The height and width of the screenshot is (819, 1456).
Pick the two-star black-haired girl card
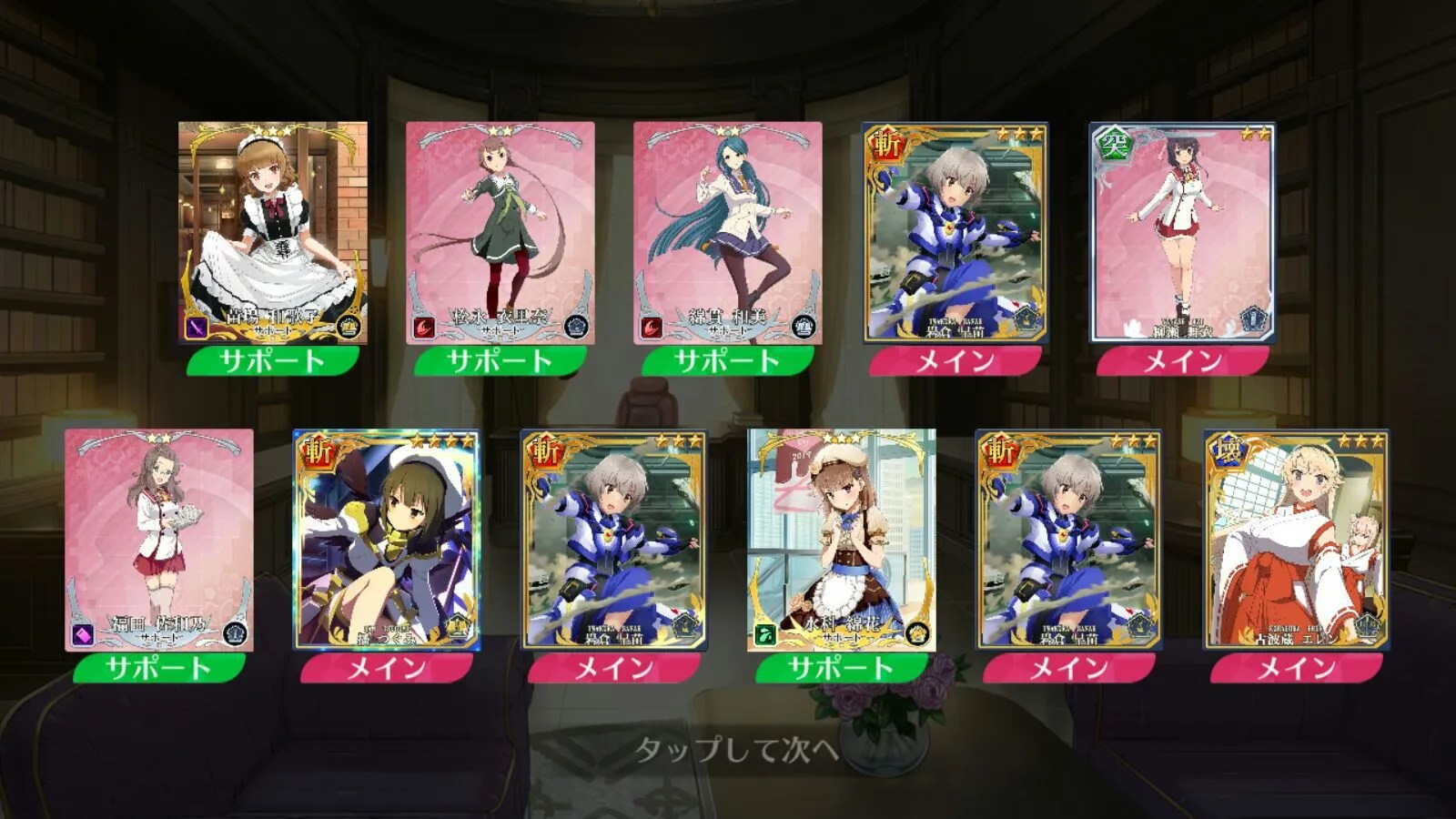(x=1182, y=233)
